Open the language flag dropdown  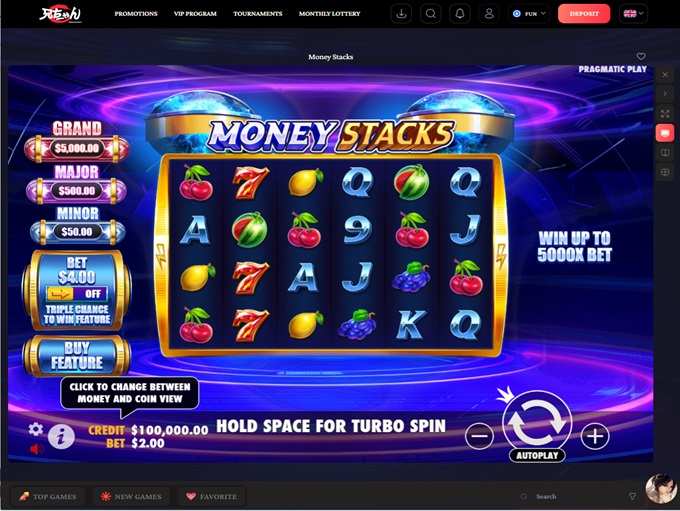point(633,14)
